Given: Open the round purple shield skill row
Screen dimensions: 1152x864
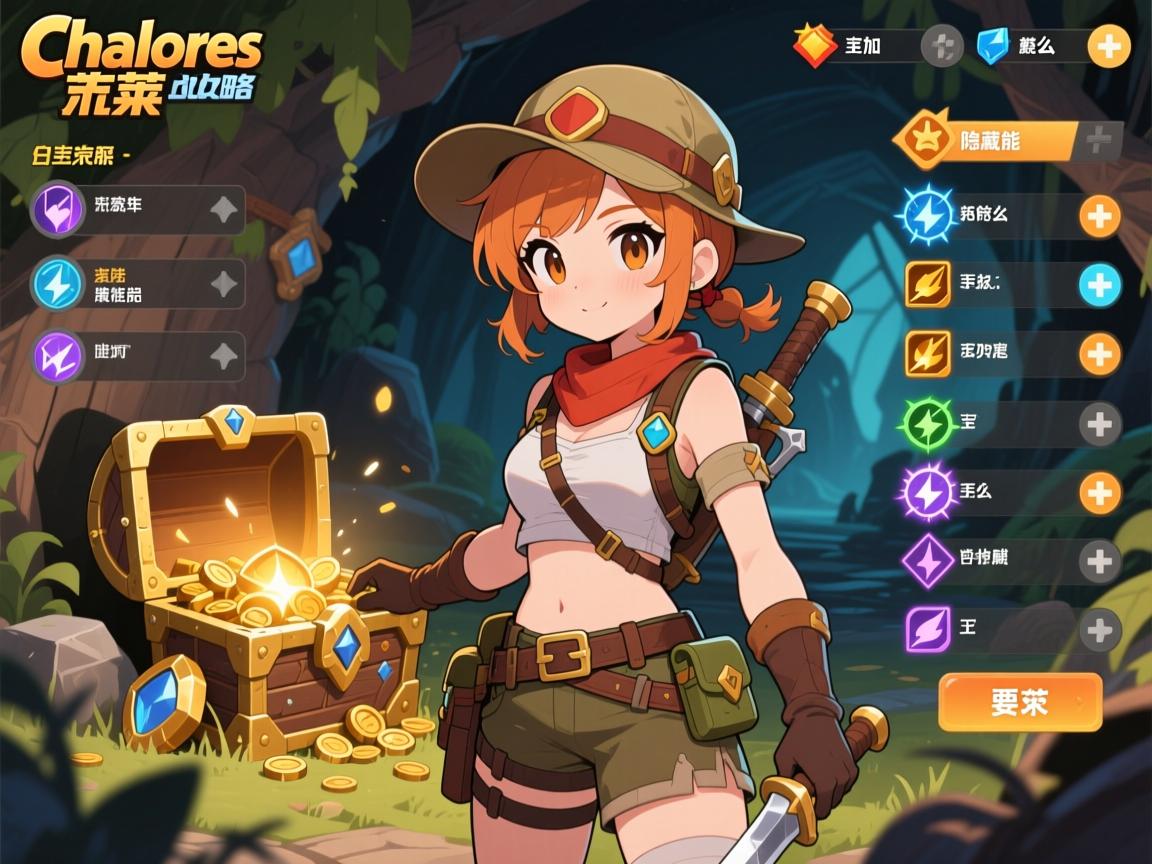Looking at the screenshot, I should coord(138,209).
